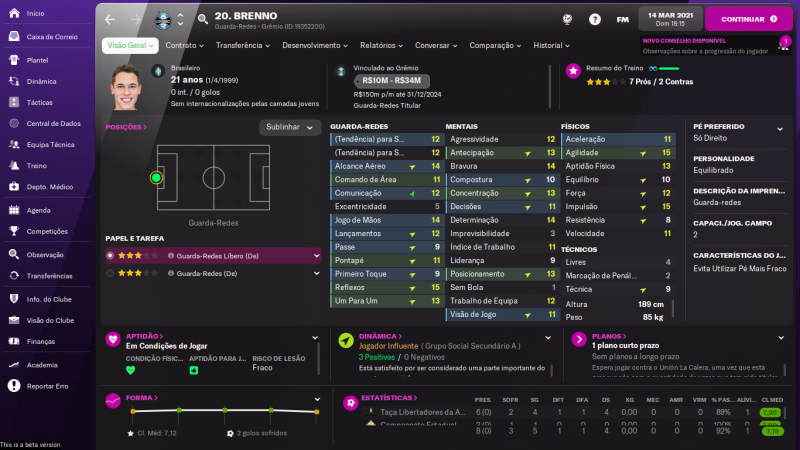Select Reportar Erro in sidebar
The height and width of the screenshot is (450, 800).
[x=47, y=385]
